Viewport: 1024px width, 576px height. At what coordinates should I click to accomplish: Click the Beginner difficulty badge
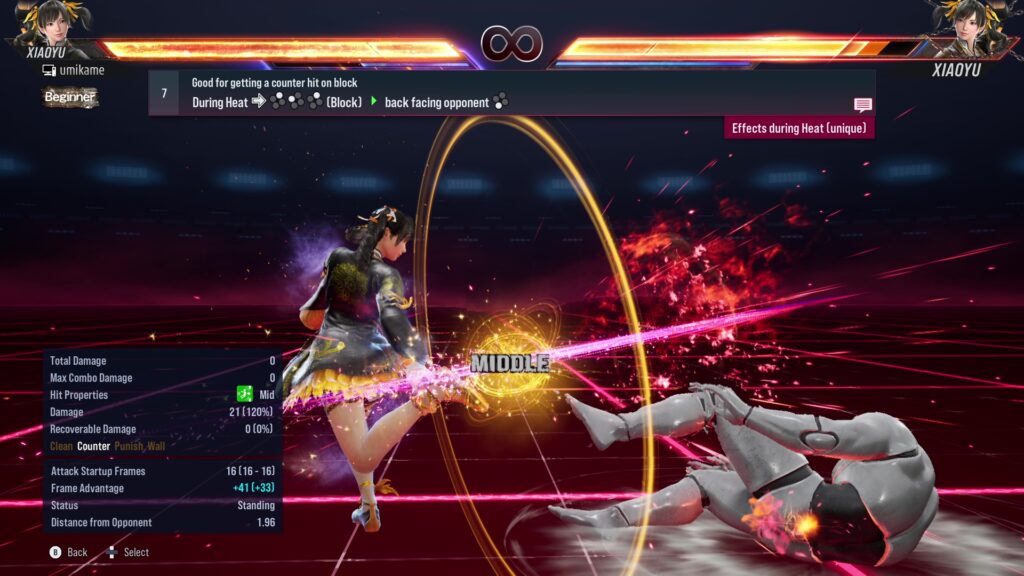click(70, 97)
